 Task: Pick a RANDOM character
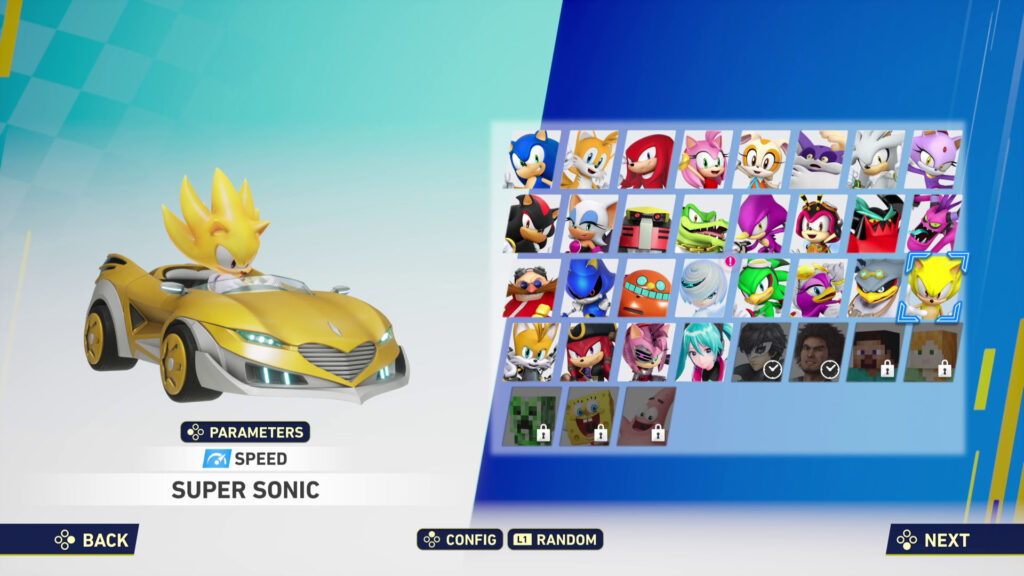point(555,540)
